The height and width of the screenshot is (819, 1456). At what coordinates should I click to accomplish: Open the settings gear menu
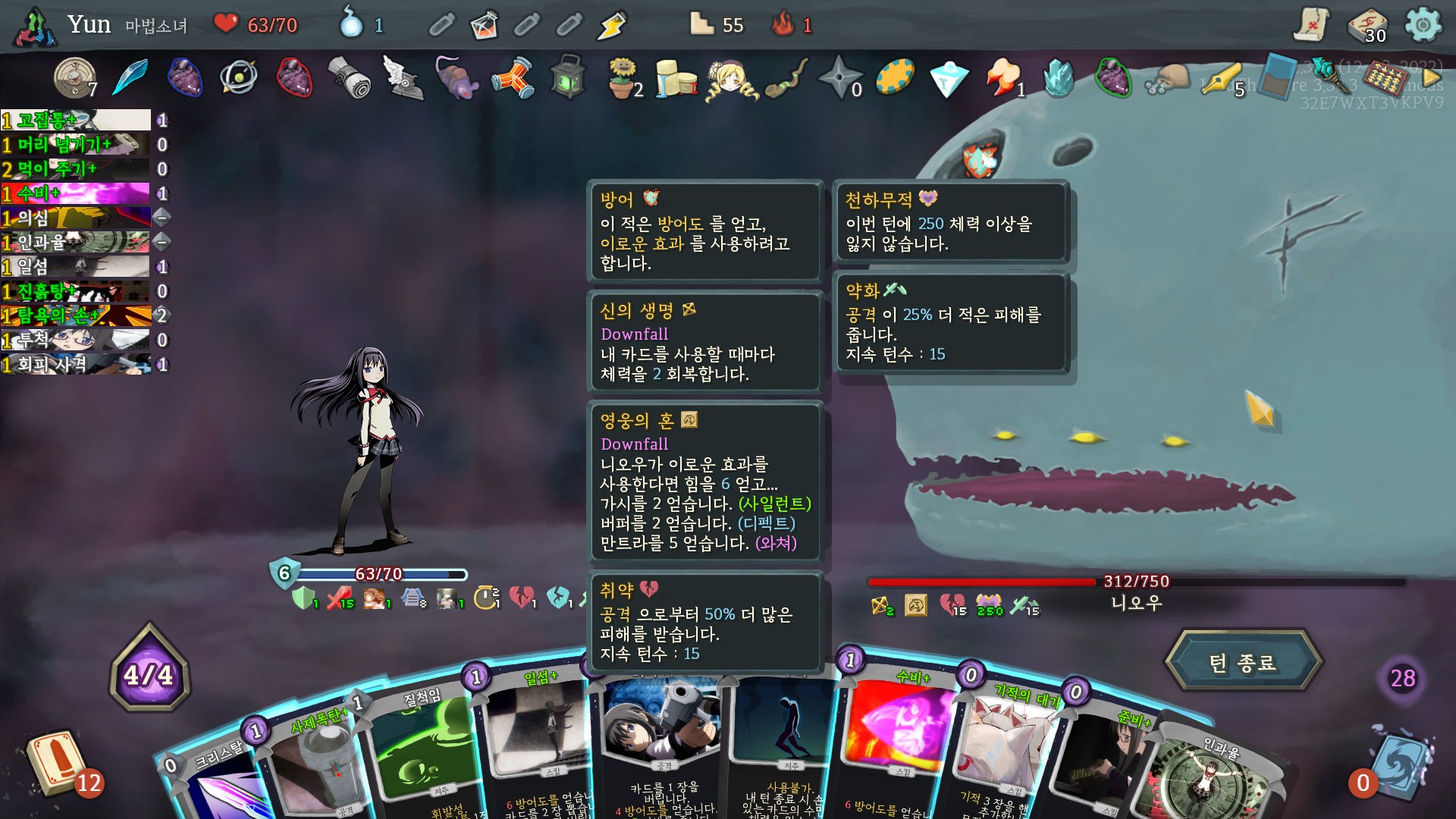(1423, 25)
